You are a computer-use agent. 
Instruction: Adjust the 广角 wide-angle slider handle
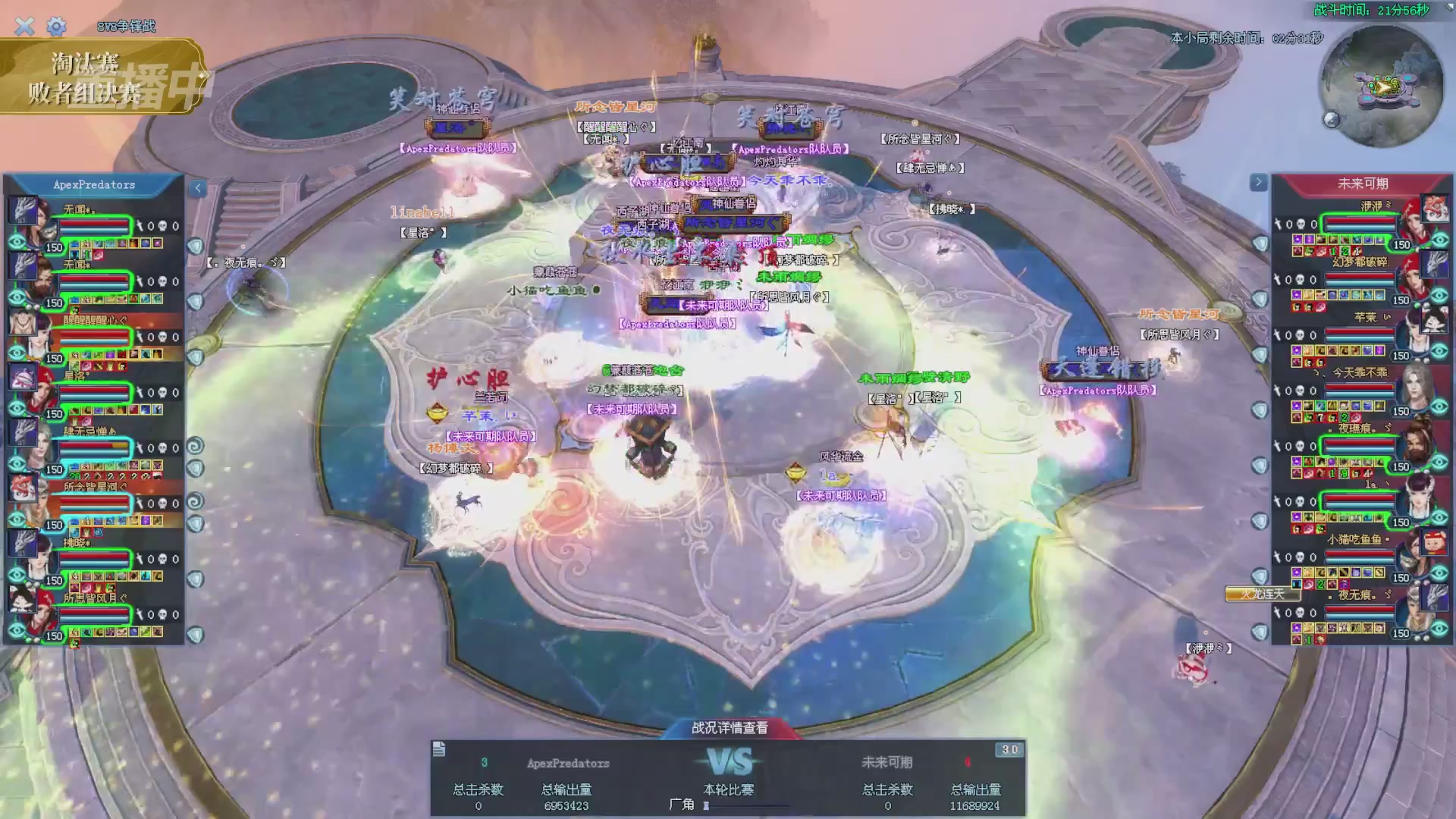(706, 805)
